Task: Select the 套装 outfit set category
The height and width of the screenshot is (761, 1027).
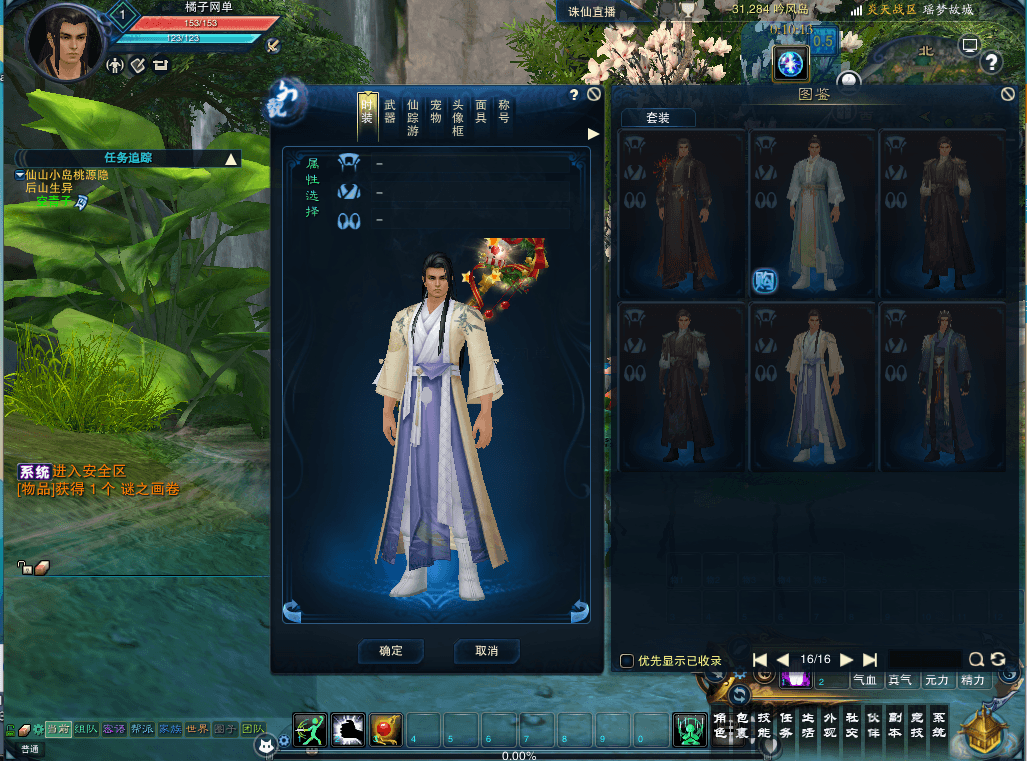Action: [x=657, y=118]
